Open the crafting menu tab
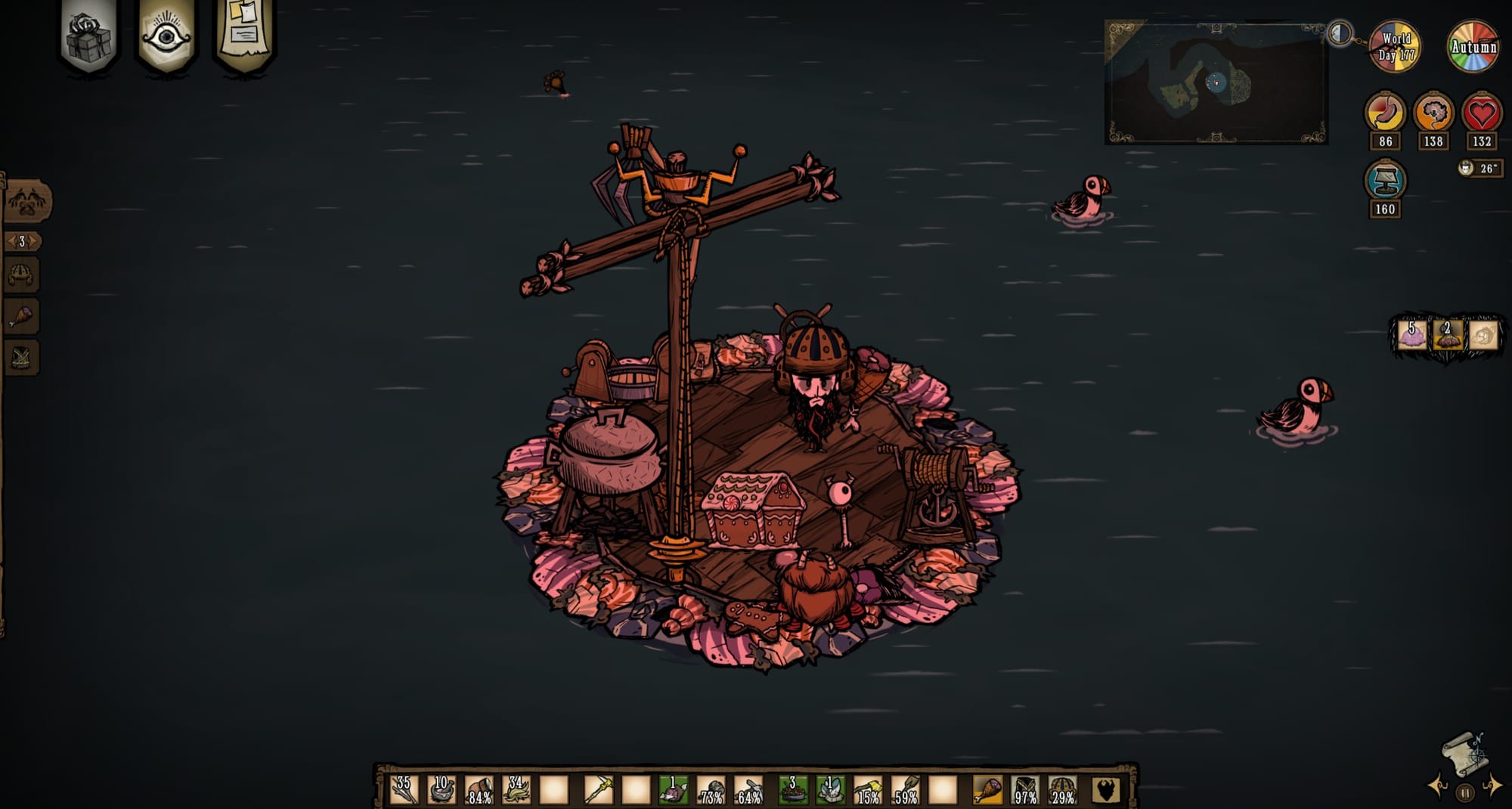1512x809 pixels. click(x=27, y=201)
